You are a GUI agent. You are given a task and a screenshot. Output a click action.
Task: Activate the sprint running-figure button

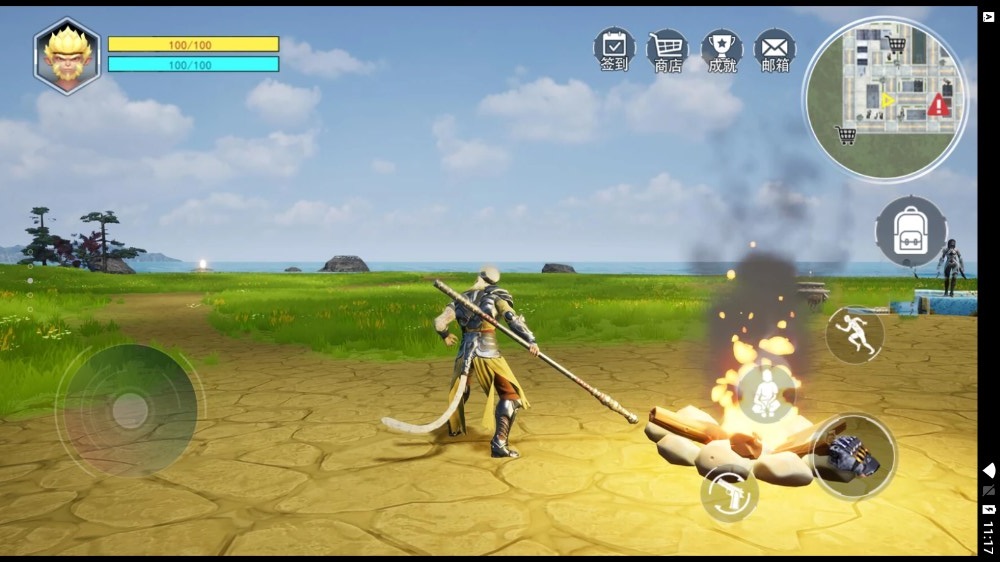(x=855, y=335)
